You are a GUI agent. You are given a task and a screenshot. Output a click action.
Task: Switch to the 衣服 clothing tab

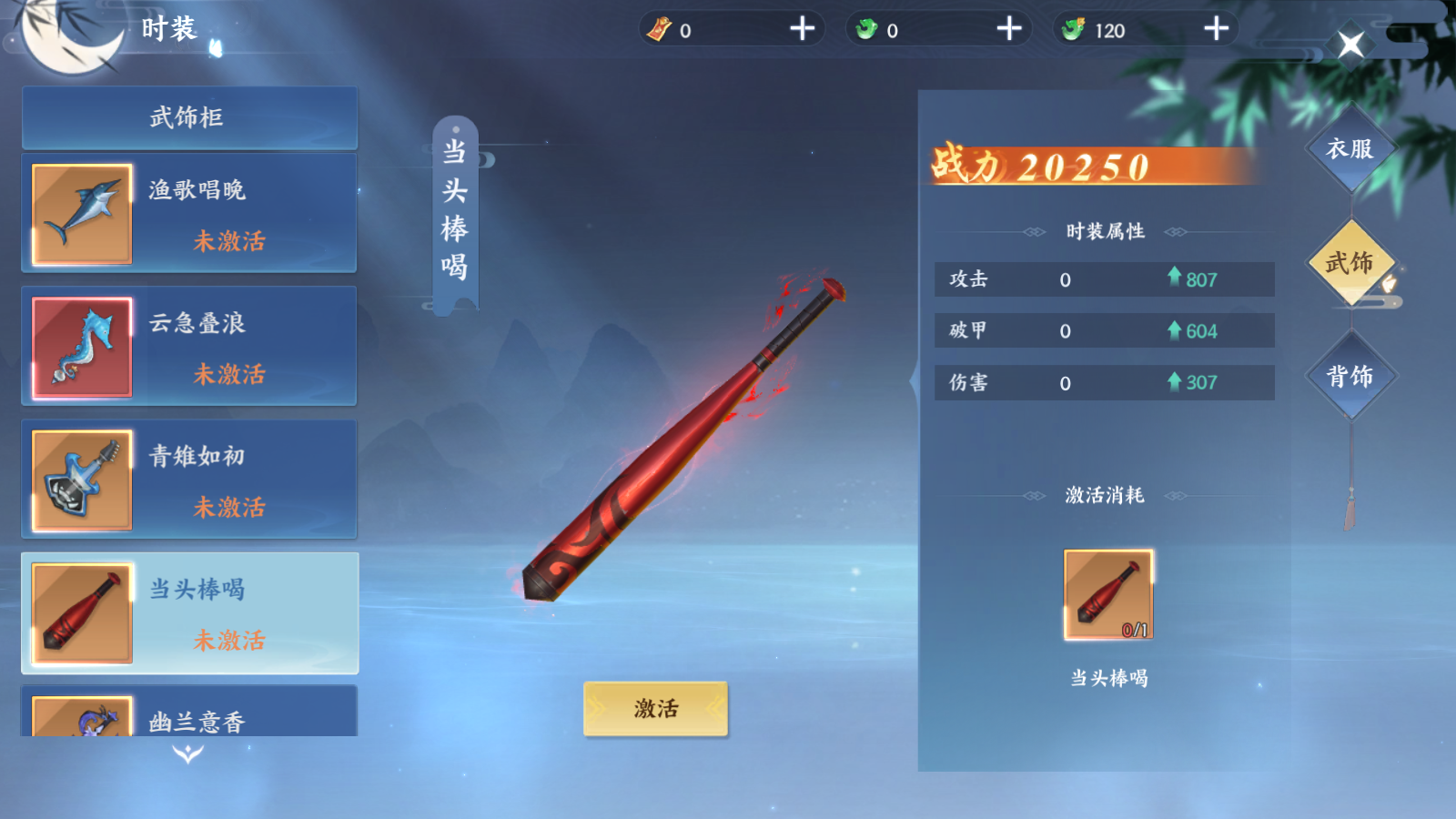point(1350,149)
